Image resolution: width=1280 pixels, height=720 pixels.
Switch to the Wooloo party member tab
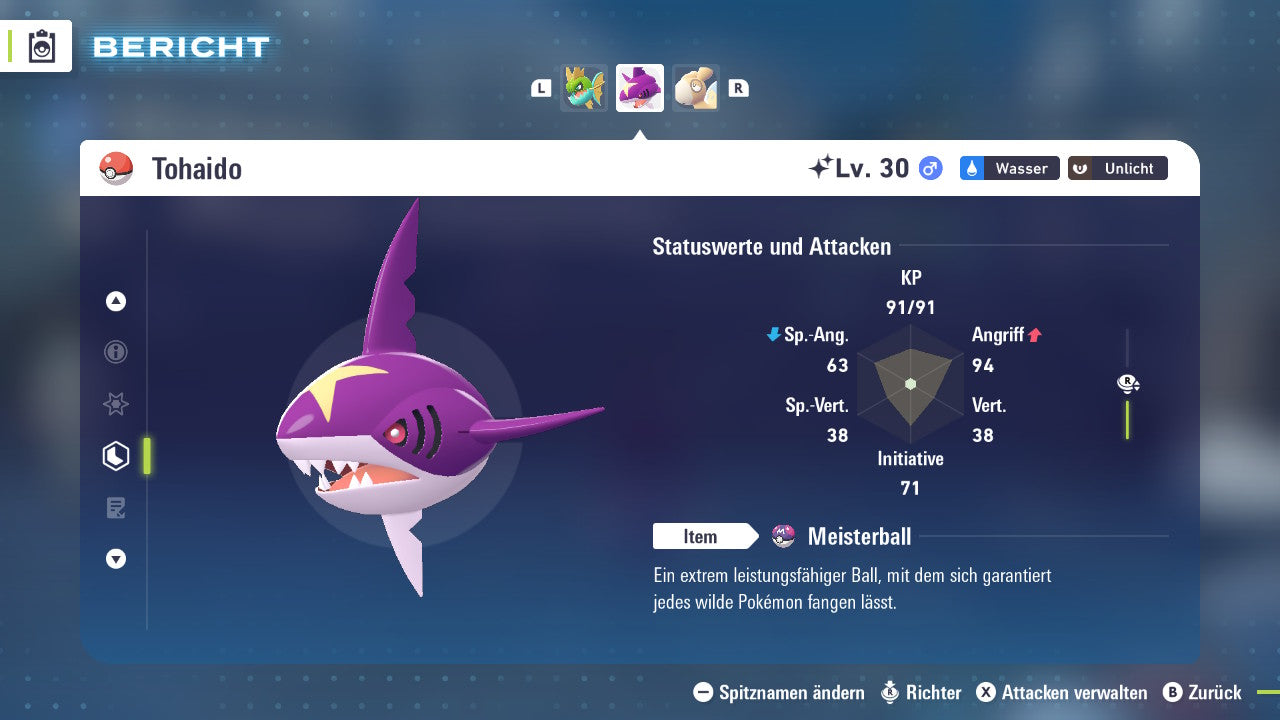[x=696, y=87]
